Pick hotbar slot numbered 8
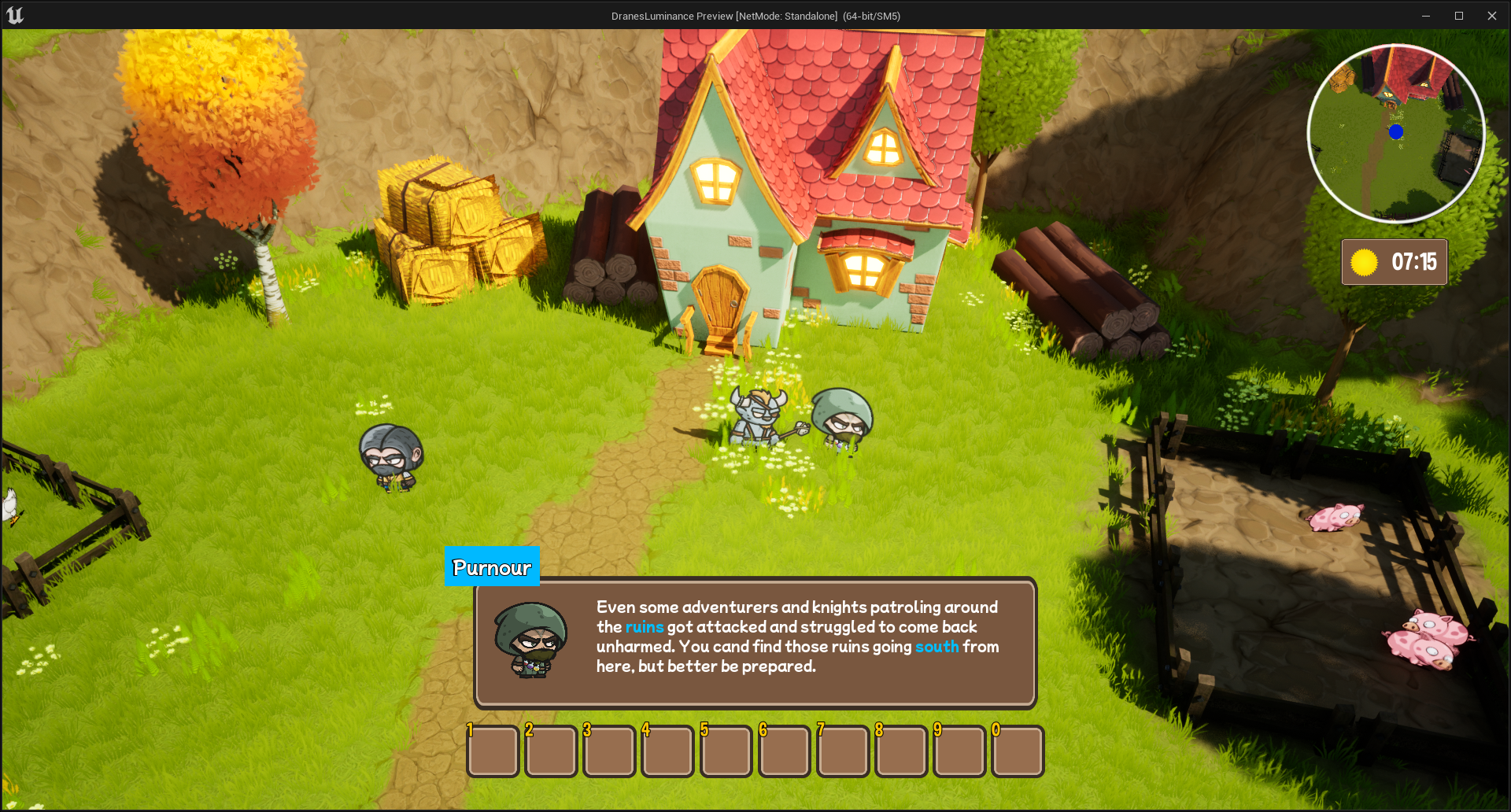Screen dimensions: 1511x812 click(901, 751)
